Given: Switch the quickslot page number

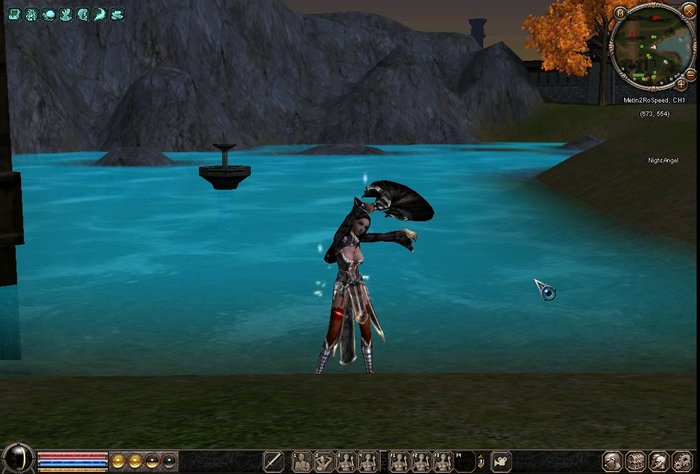Looking at the screenshot, I should 481,461.
